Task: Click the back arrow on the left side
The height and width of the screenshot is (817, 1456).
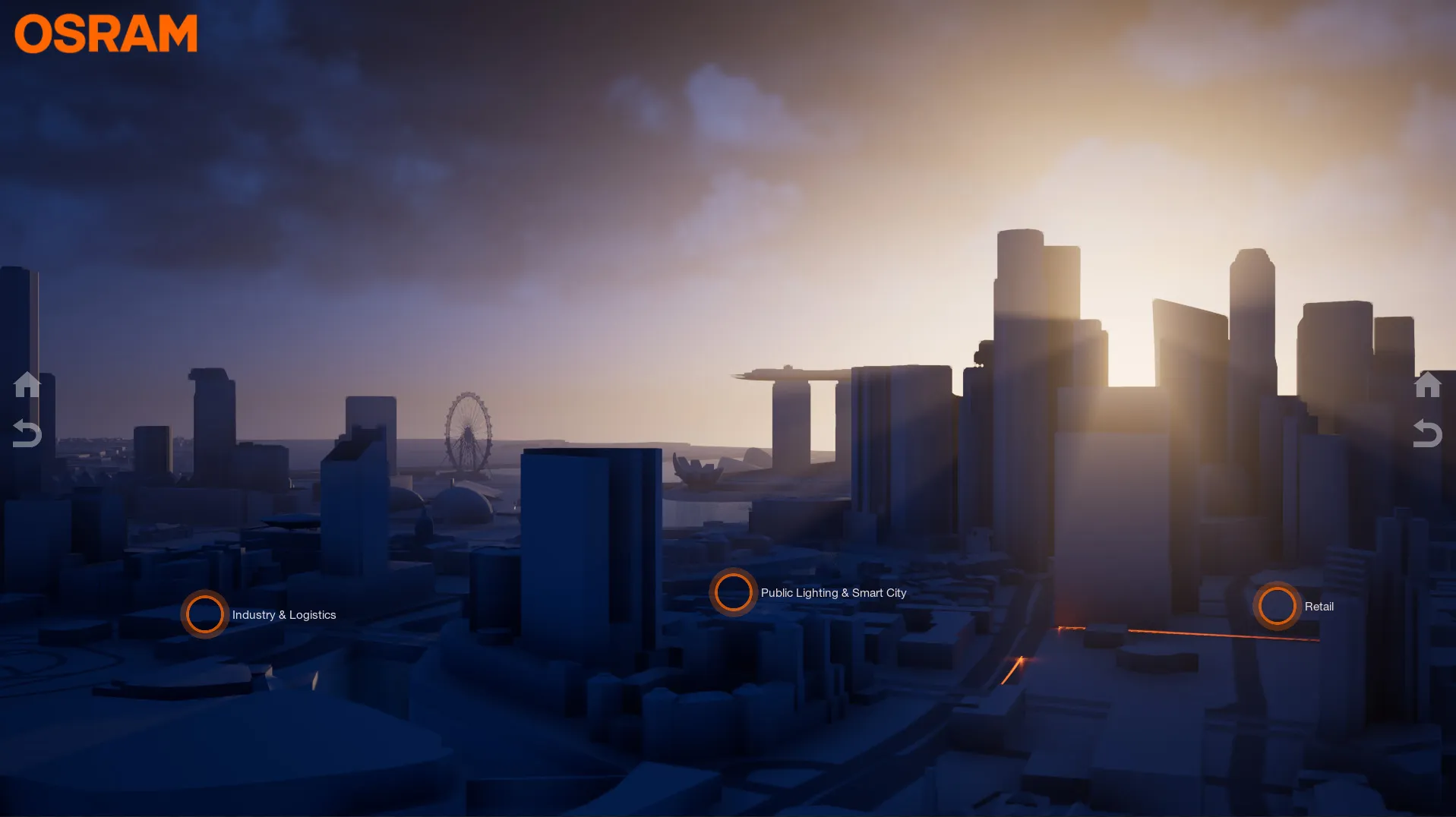Action: pos(27,434)
